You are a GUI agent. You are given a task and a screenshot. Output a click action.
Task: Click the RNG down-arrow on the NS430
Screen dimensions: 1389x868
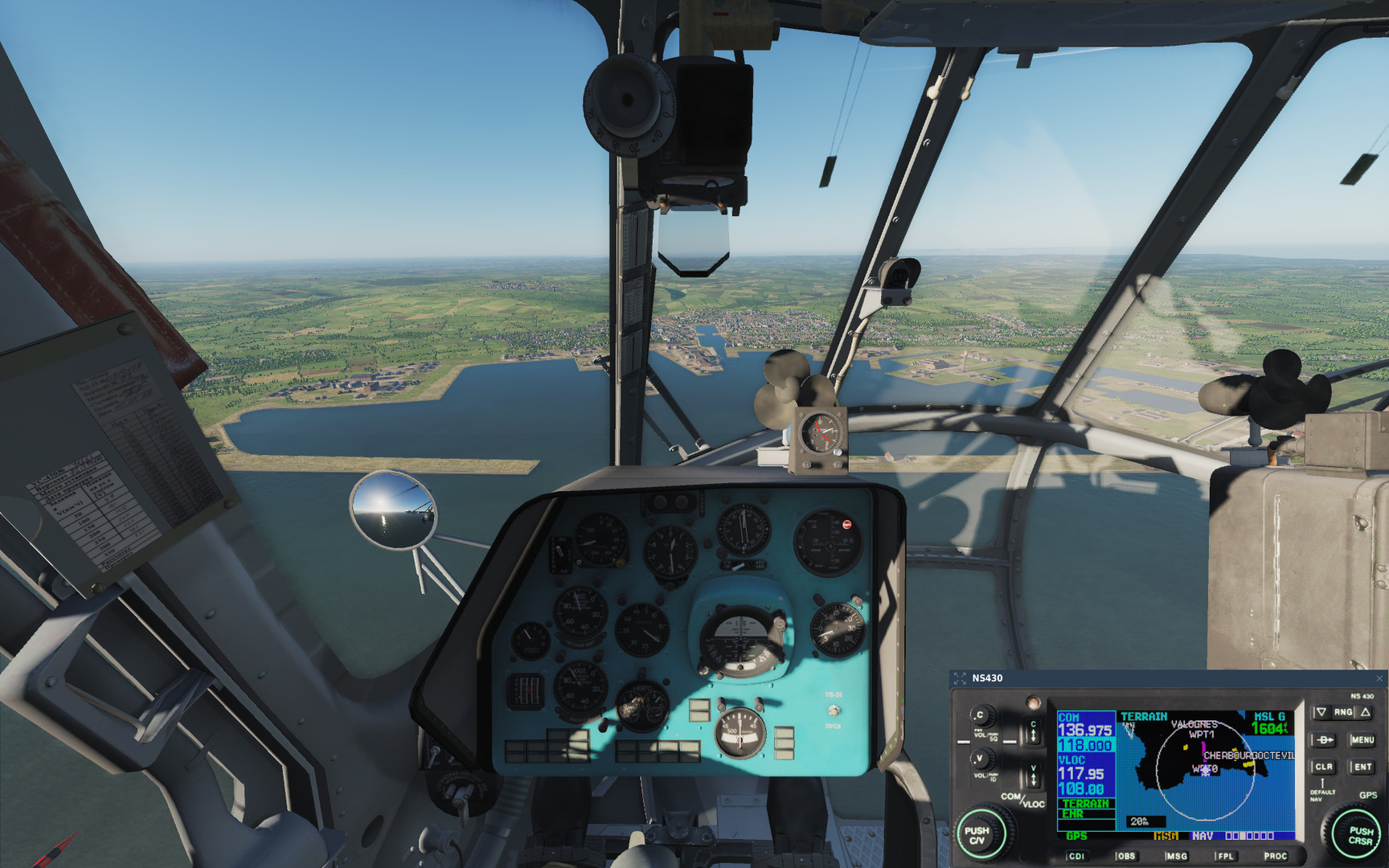(1321, 712)
